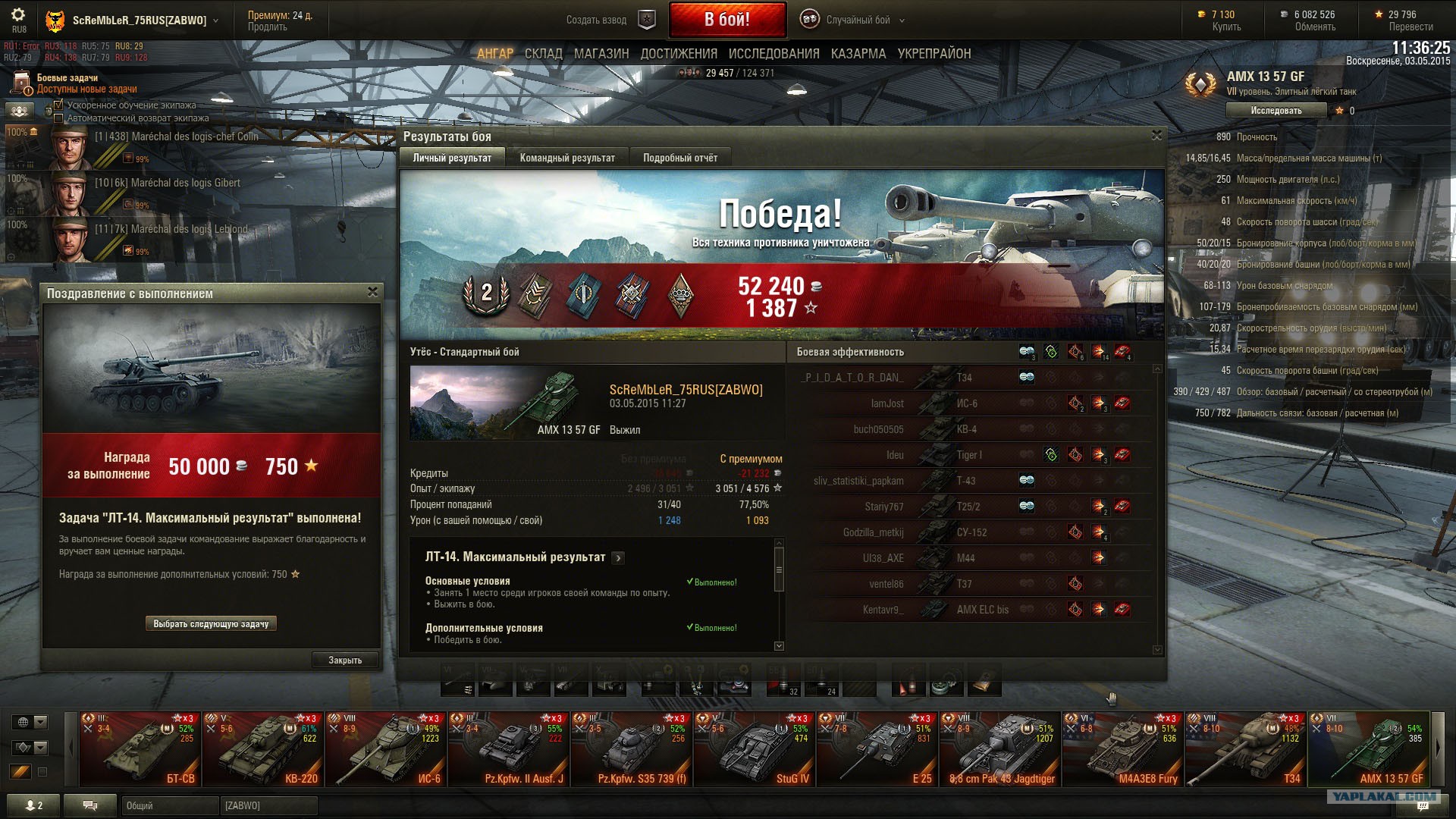Start battle with the red В бой! button
The image size is (1456, 819).
coord(726,20)
